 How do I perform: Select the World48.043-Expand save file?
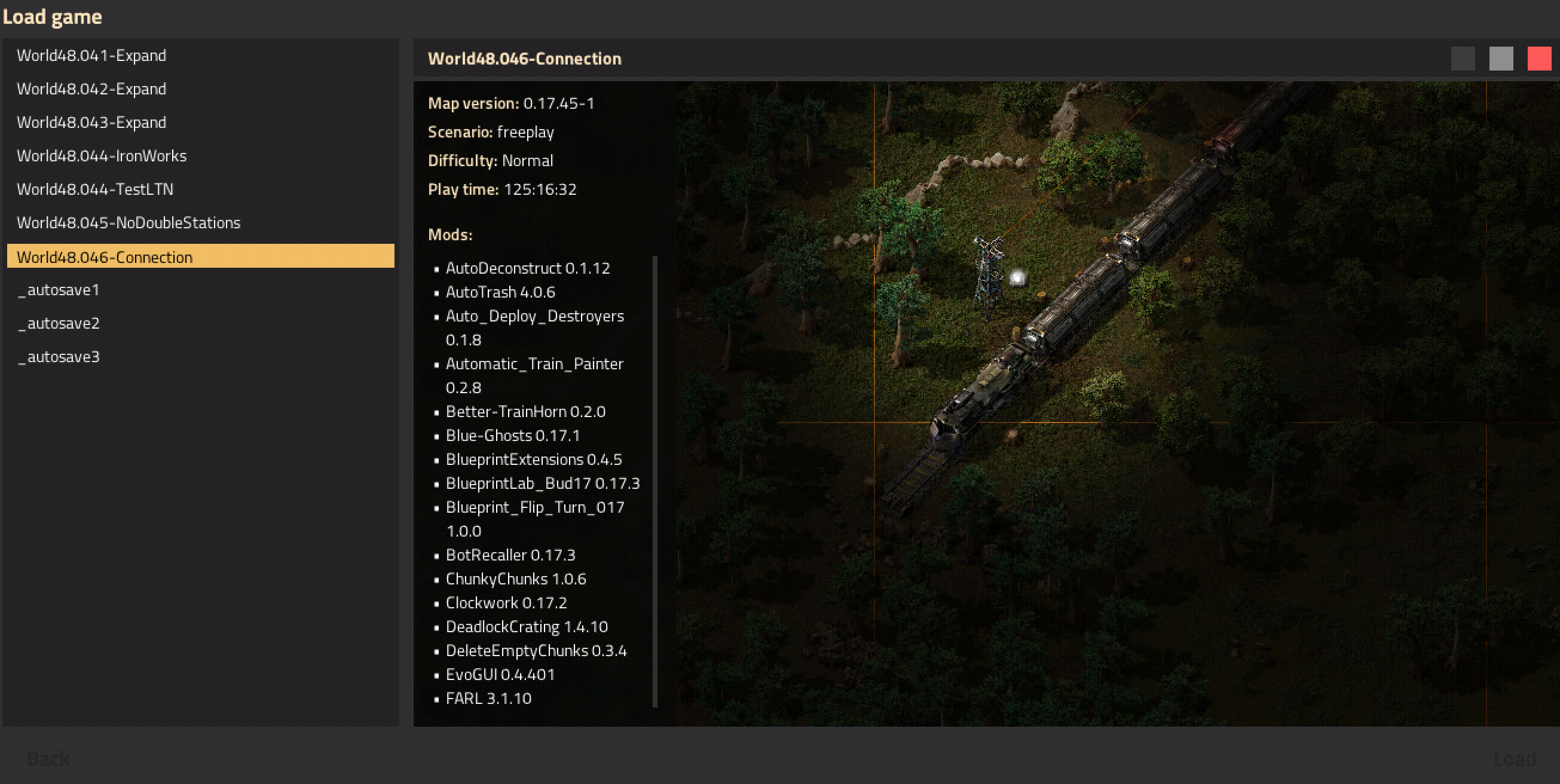point(91,122)
